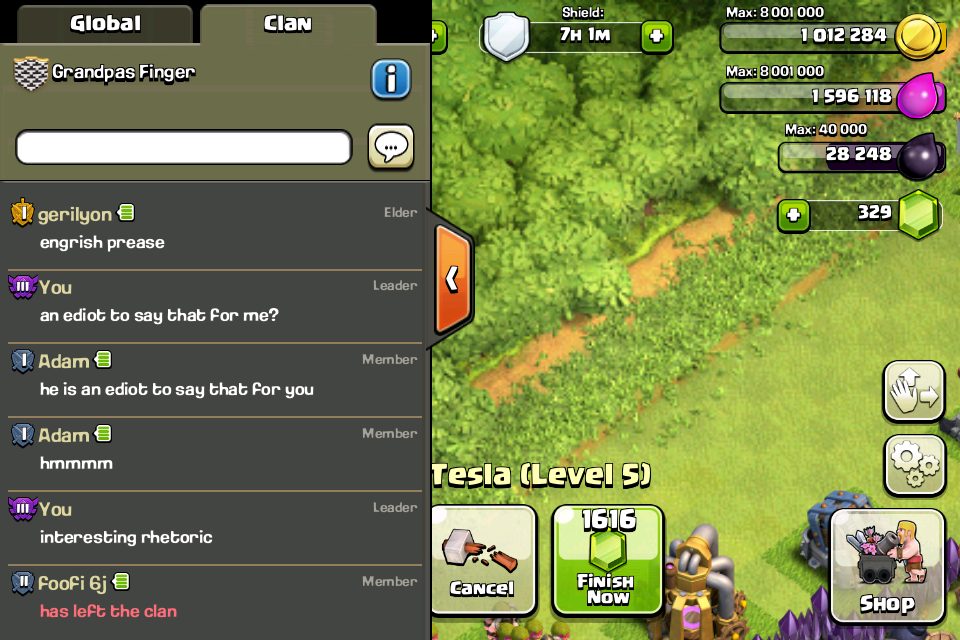The image size is (960, 640).
Task: Cancel the Tesla upgrade
Action: point(482,558)
